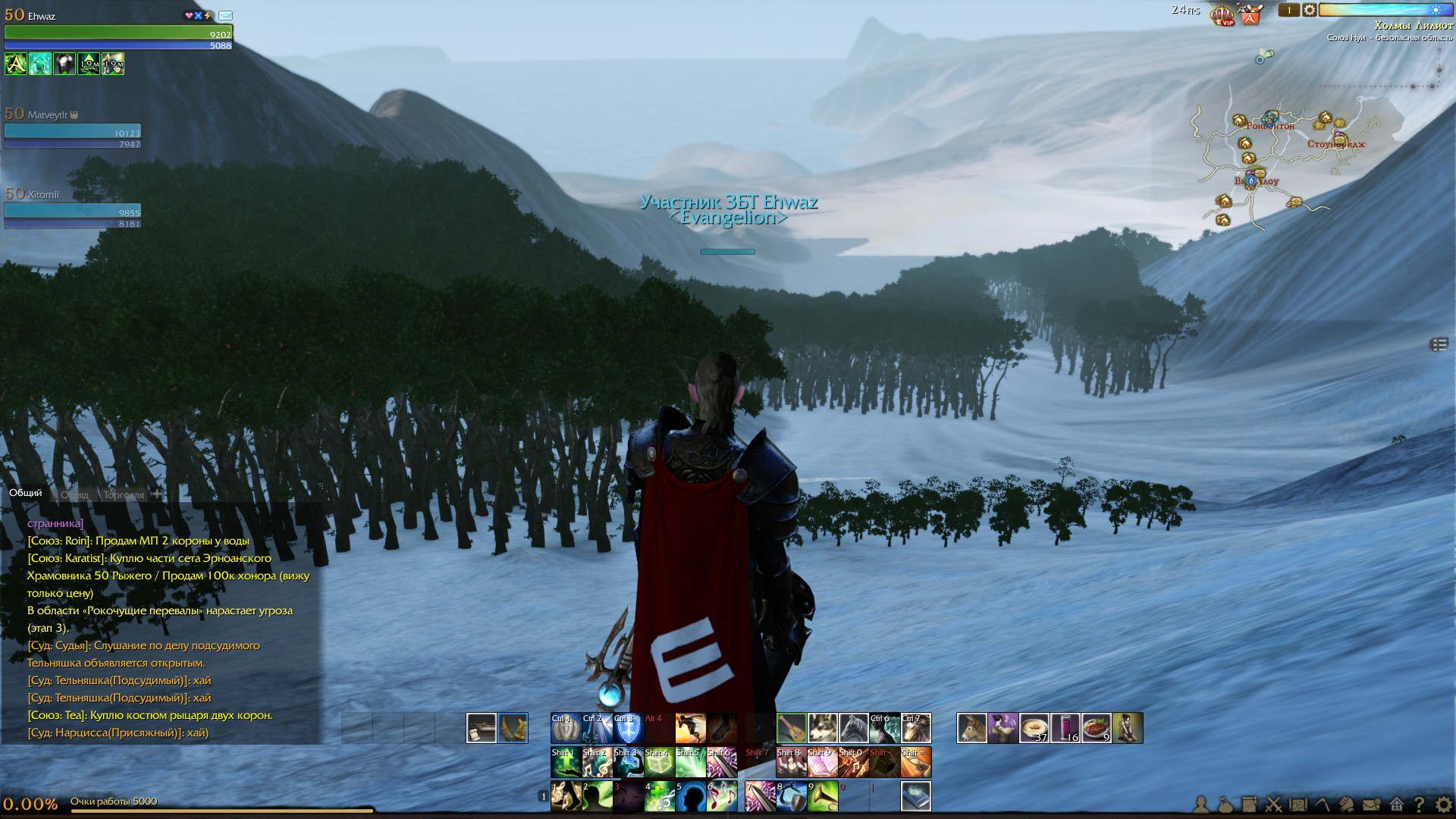
Task: Open the quest scroll journal icon
Action: point(1249,804)
